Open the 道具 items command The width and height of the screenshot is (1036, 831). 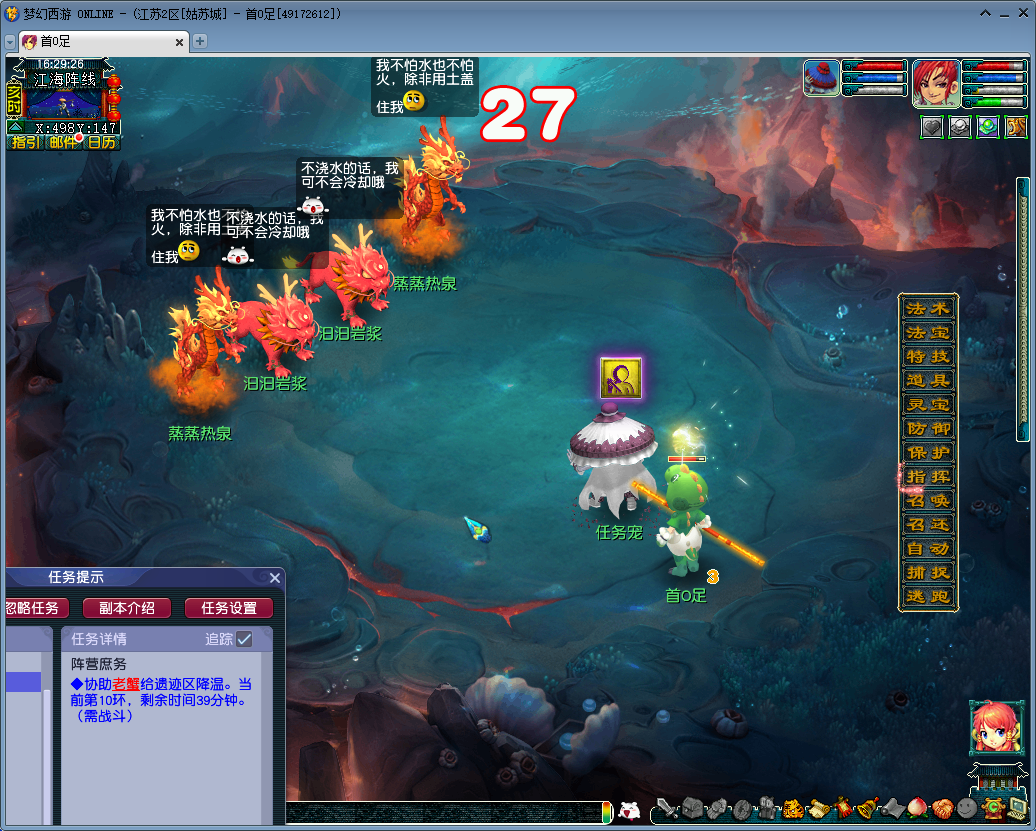927,380
